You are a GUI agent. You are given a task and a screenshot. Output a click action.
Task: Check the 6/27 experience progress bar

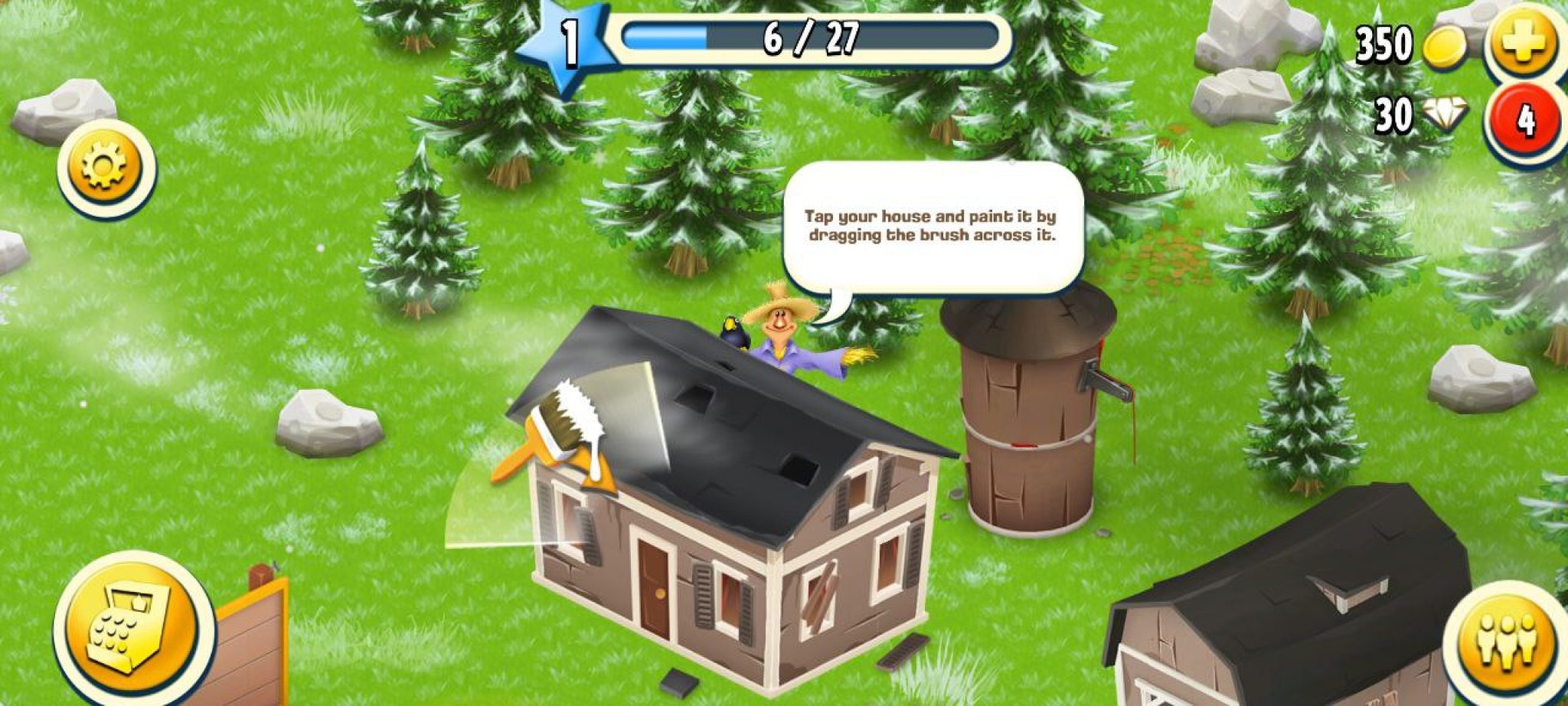click(808, 38)
